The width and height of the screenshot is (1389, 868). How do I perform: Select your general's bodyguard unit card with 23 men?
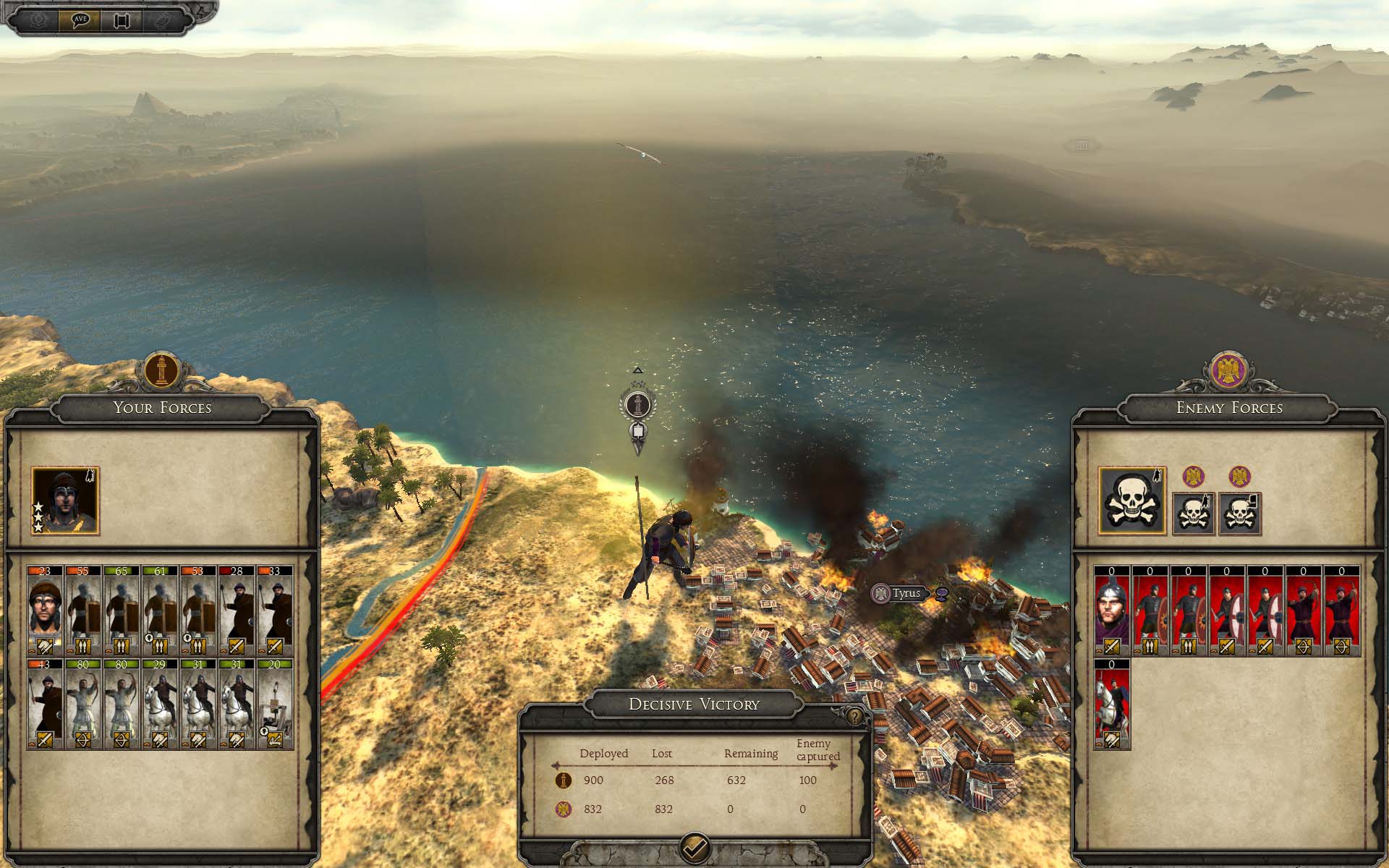pos(45,610)
